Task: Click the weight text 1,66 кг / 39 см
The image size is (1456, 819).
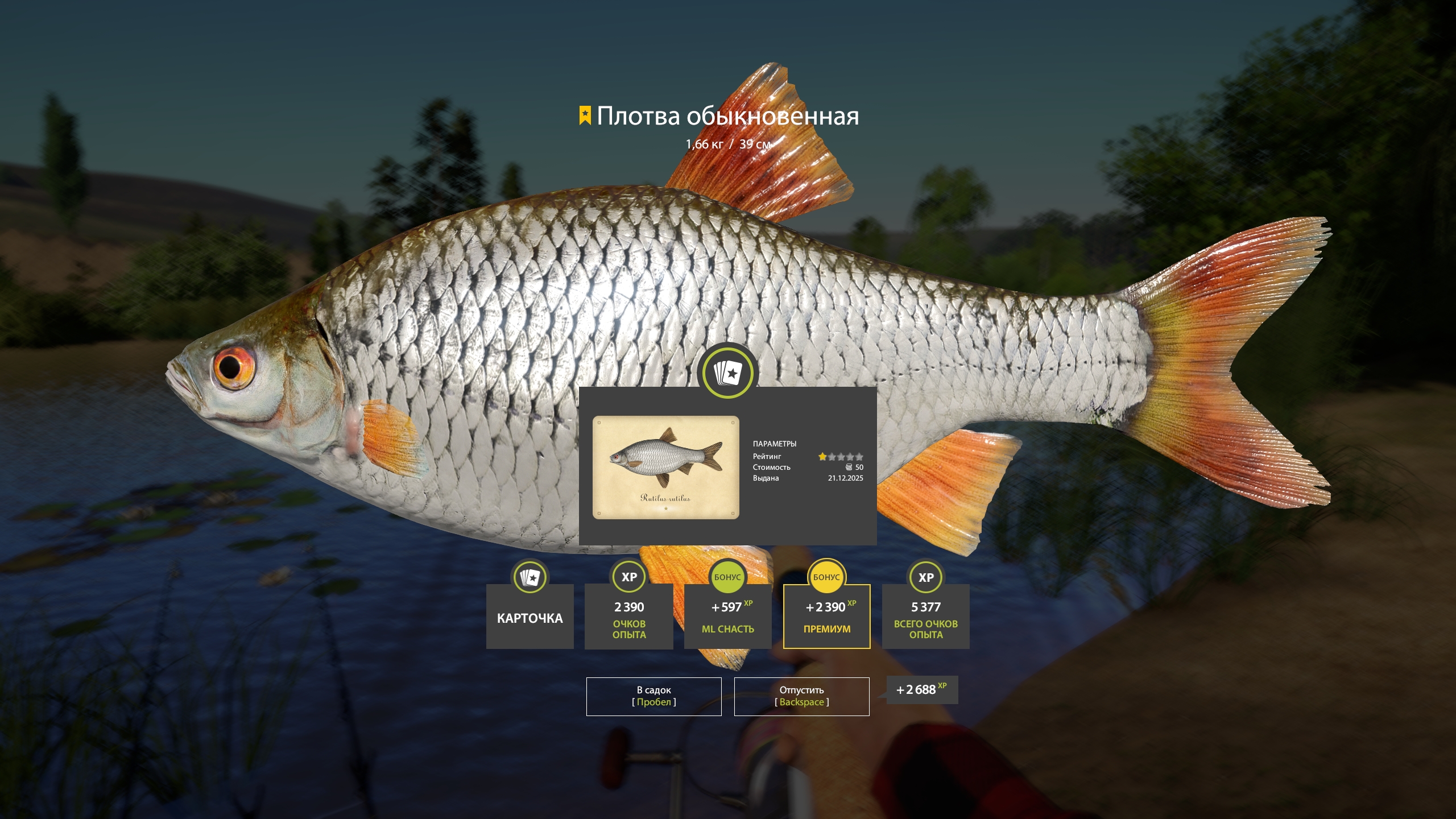Action: click(x=728, y=145)
